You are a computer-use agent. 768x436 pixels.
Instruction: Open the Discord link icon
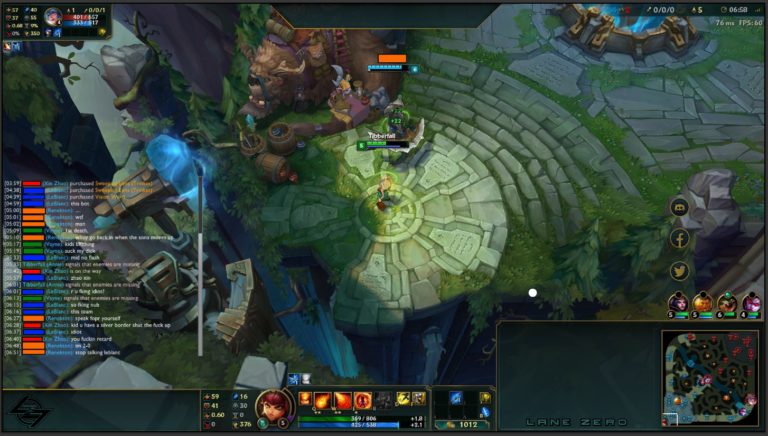click(x=680, y=208)
